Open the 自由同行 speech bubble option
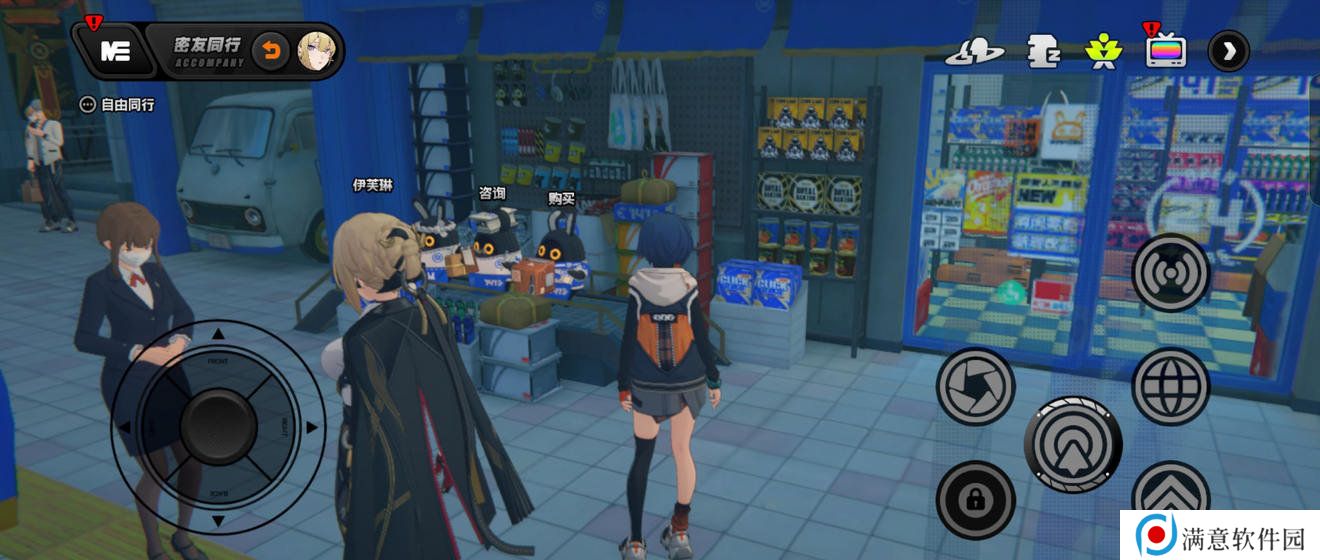Image resolution: width=1320 pixels, height=560 pixels. pos(119,104)
